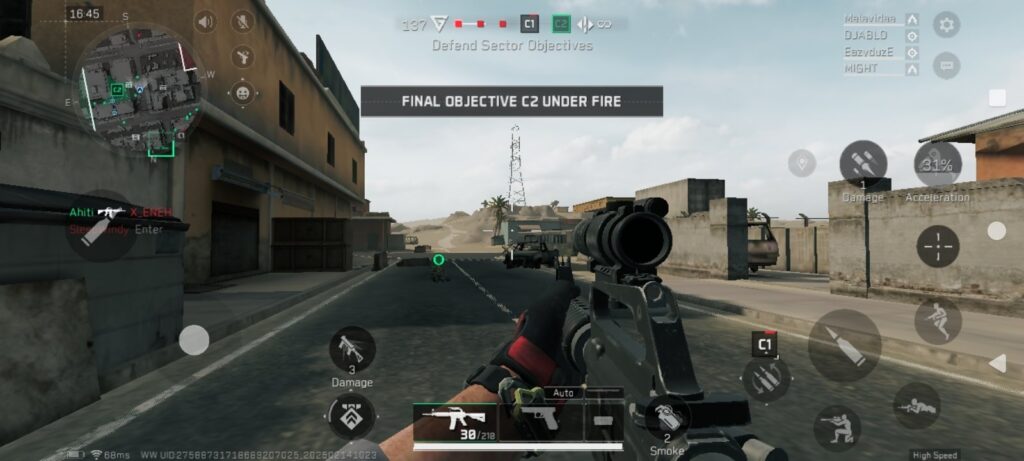Reload using the ammo reload icon

766,378
